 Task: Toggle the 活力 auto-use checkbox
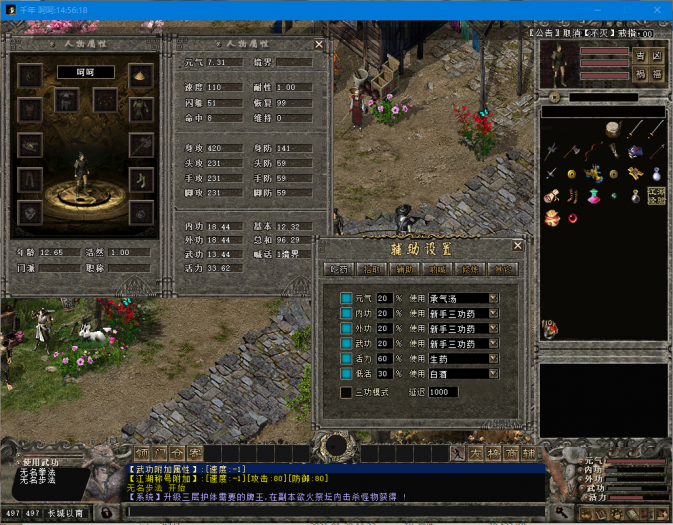346,358
